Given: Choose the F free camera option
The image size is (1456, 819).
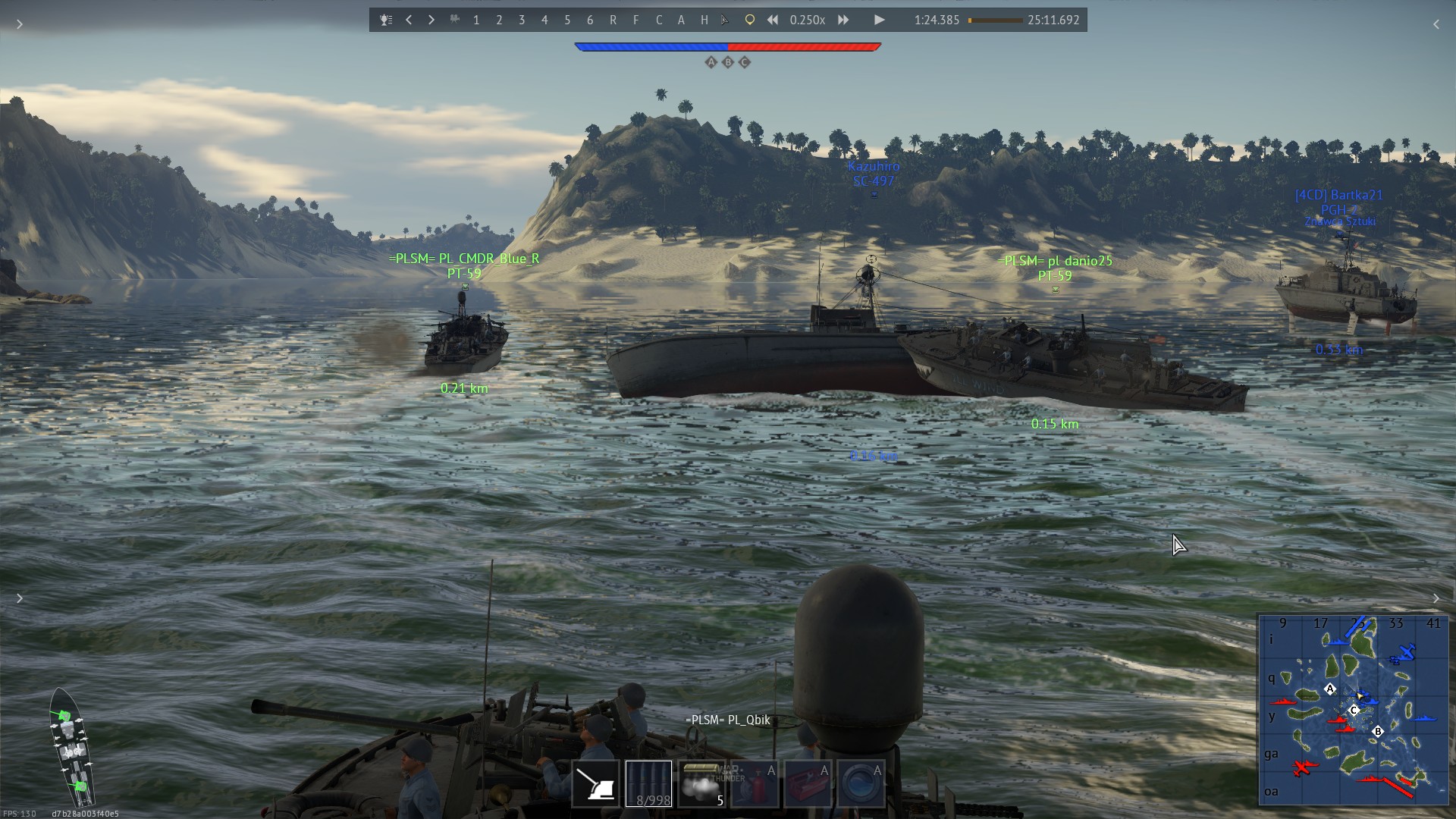Looking at the screenshot, I should [x=635, y=20].
